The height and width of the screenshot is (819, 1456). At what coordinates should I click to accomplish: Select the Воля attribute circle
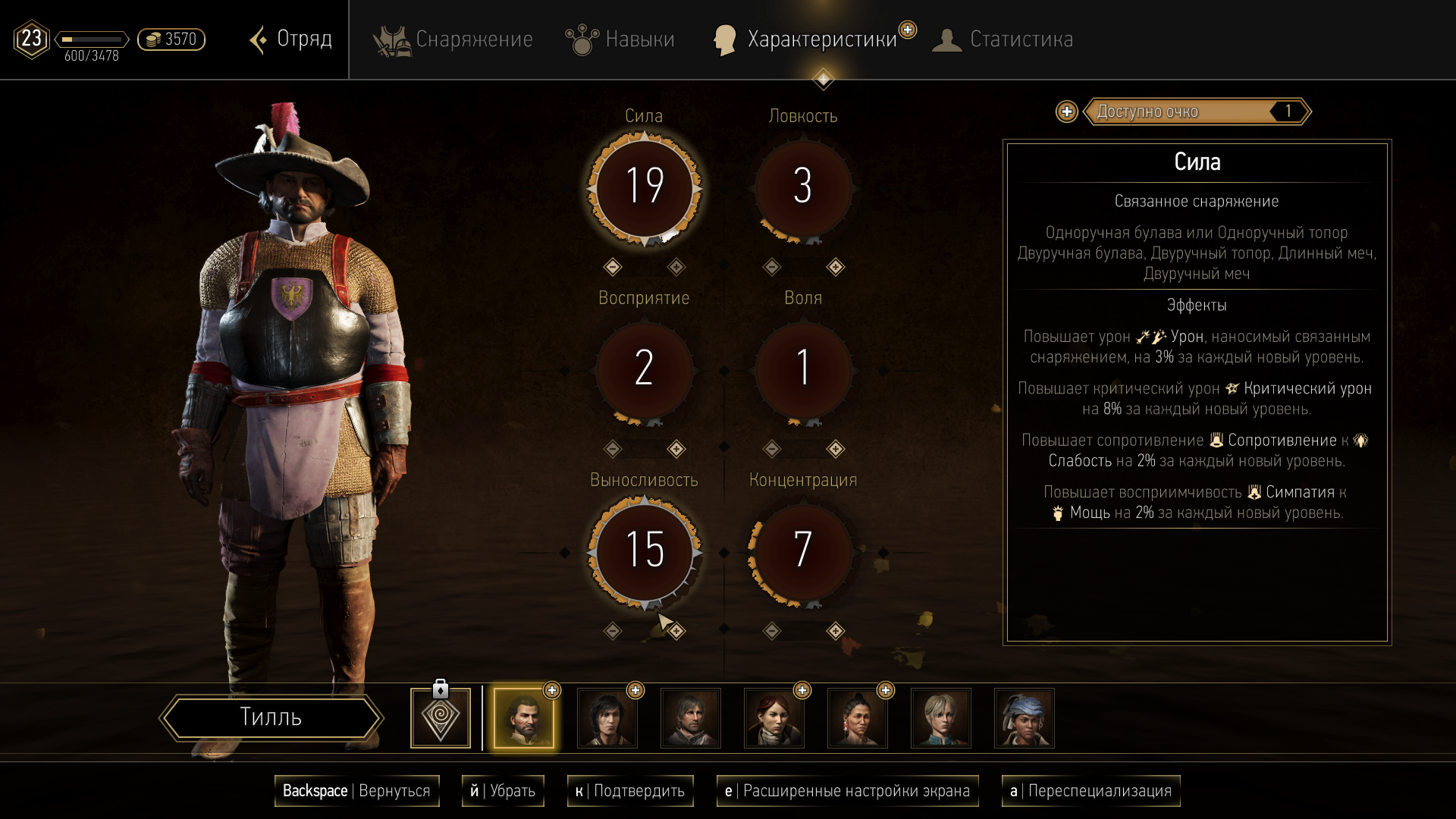pyautogui.click(x=803, y=369)
